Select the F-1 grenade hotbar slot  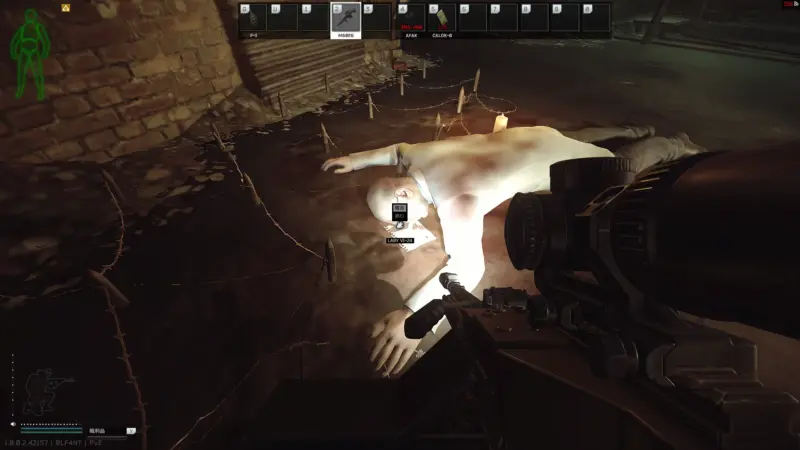[252, 19]
